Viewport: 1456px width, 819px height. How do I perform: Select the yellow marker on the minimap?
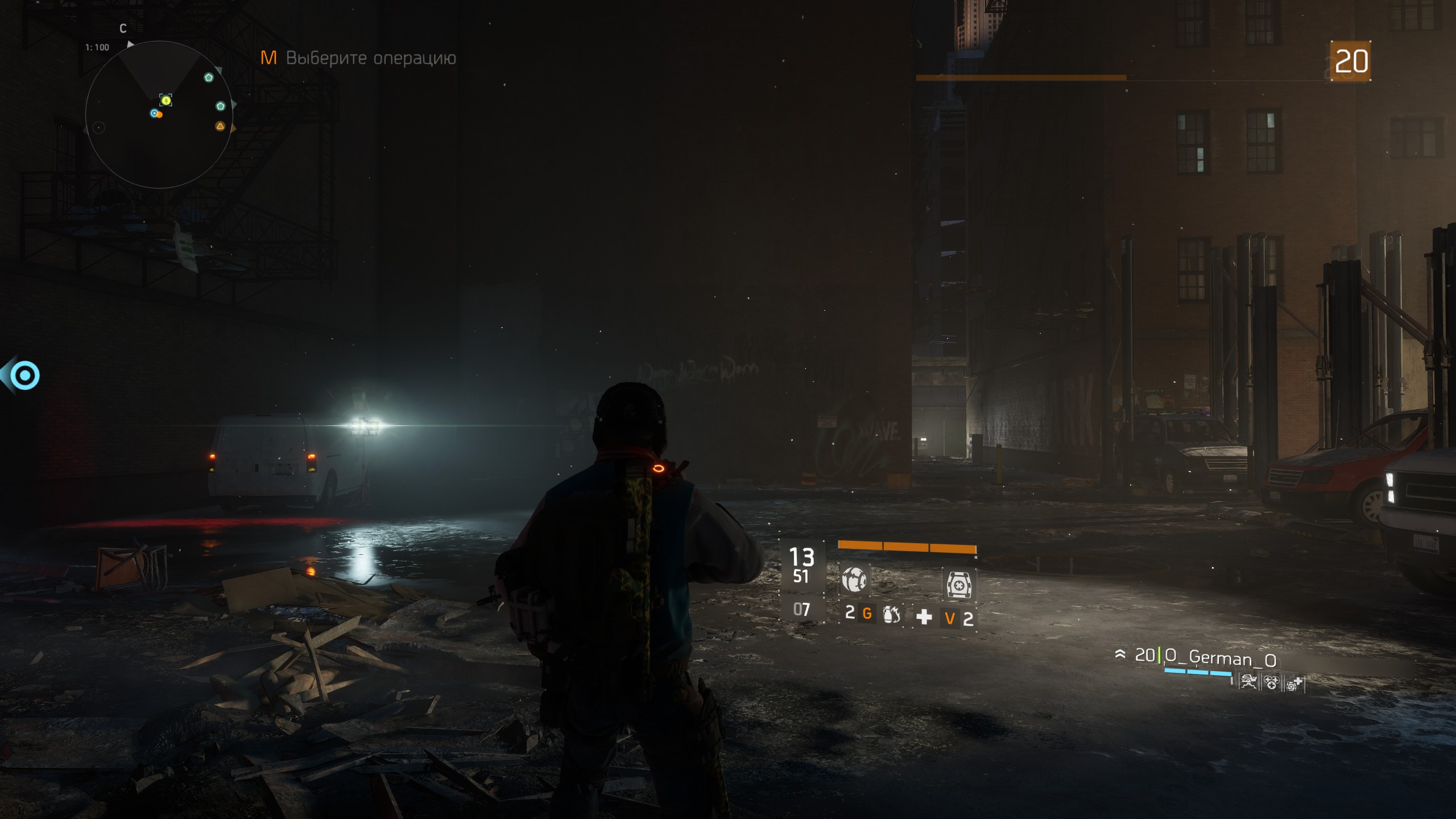click(166, 101)
